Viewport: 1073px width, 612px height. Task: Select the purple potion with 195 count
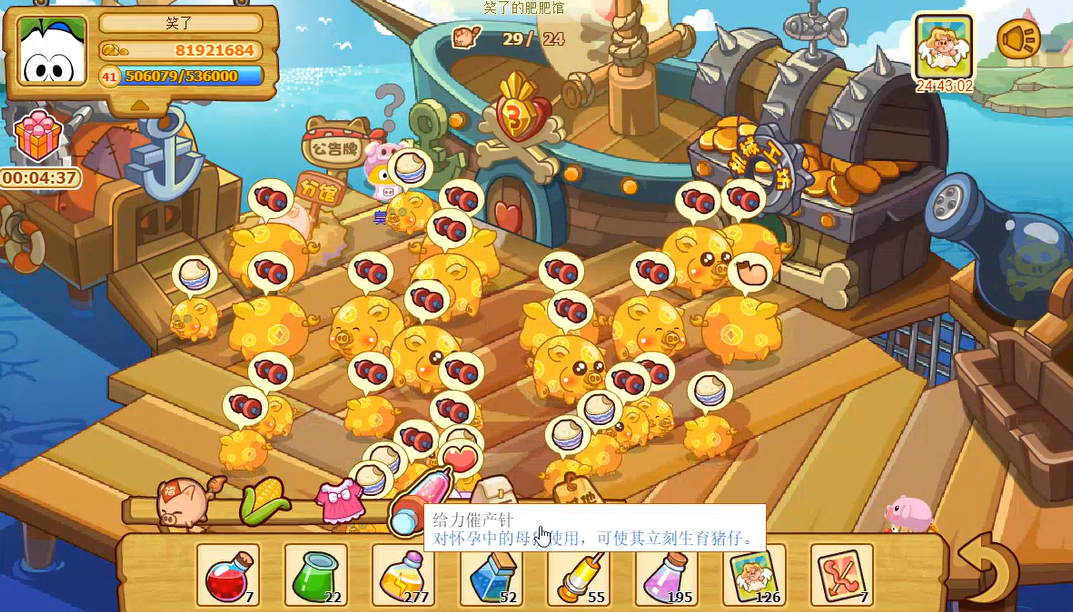(667, 575)
